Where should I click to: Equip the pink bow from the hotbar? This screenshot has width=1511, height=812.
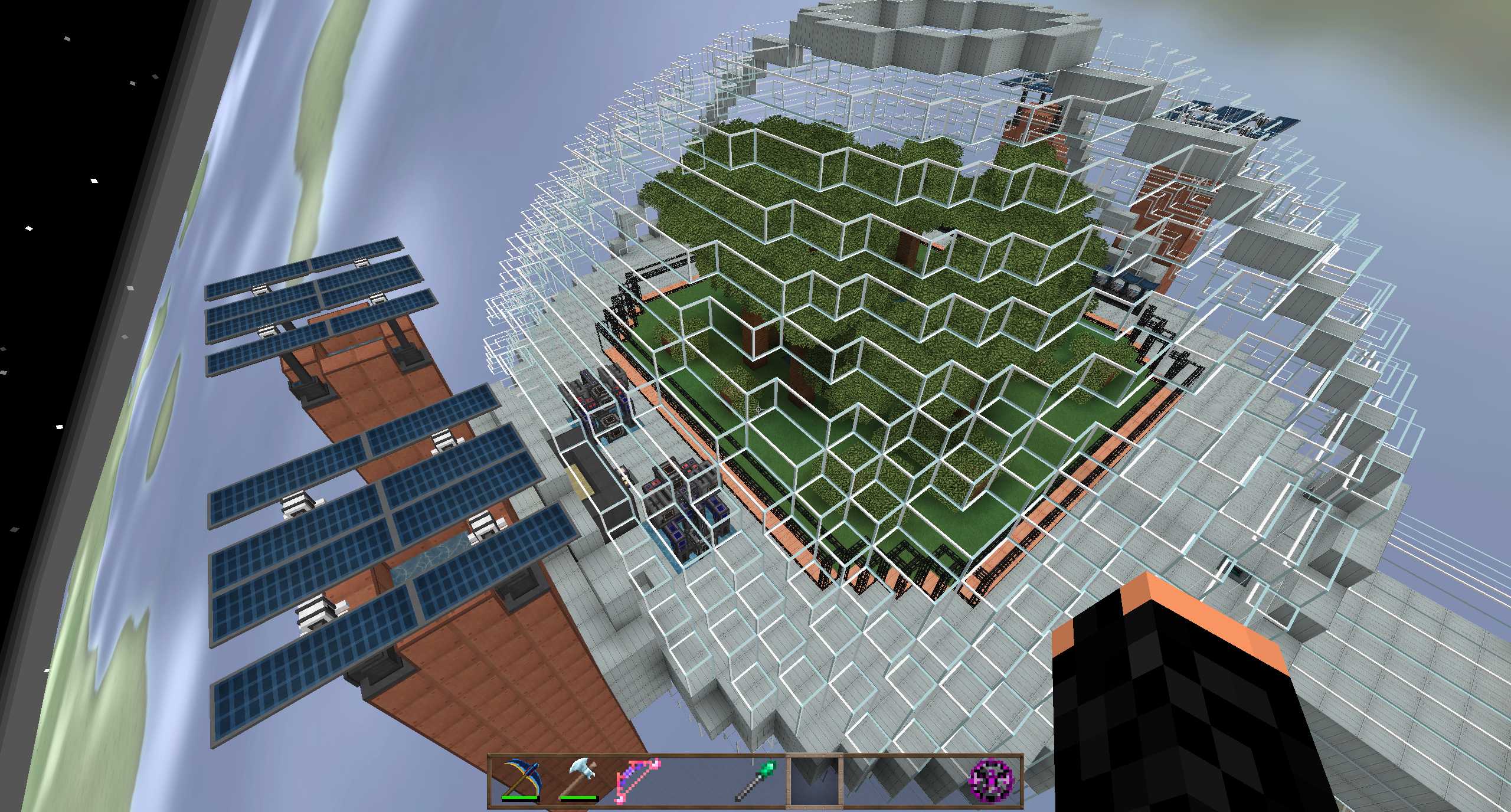[638, 780]
